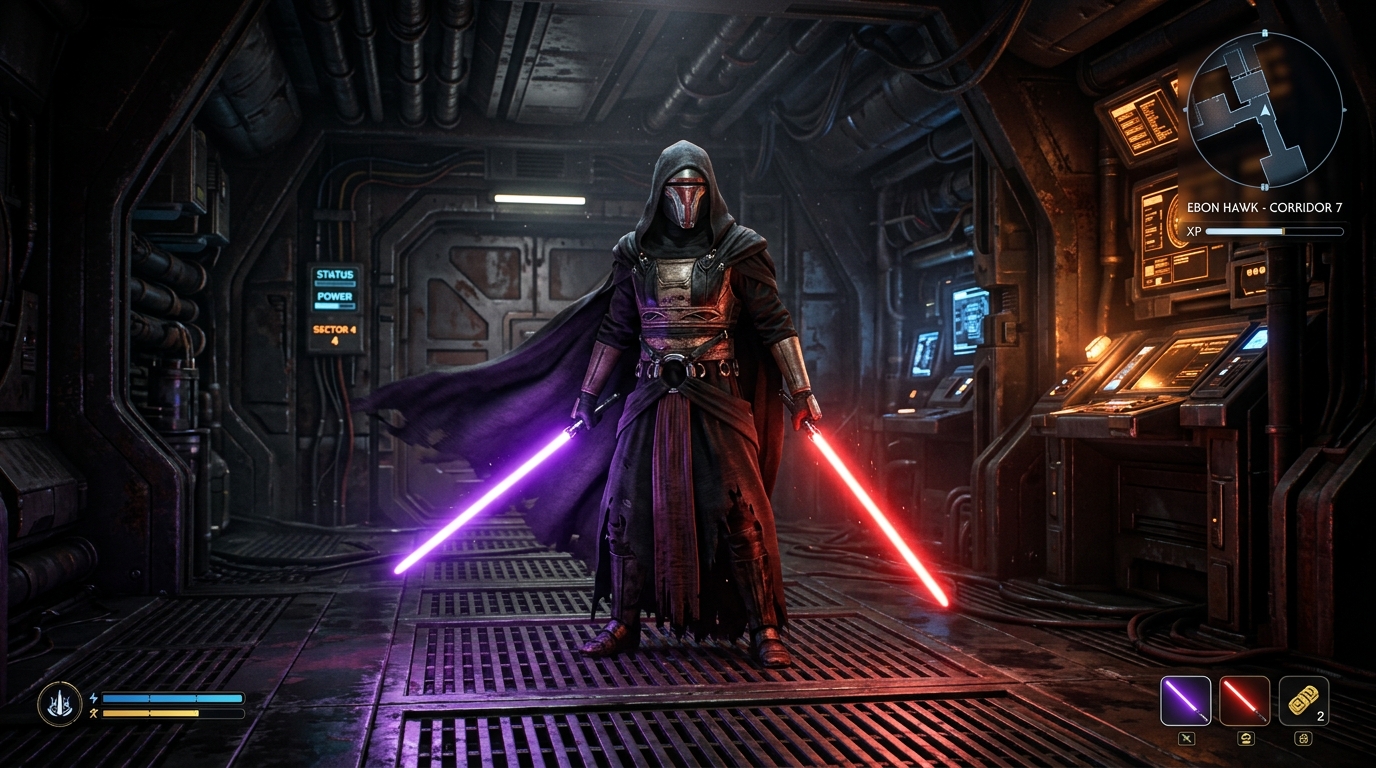The image size is (1376, 768).
Task: Trigger the Force power action icon below the red saber
Action: pyautogui.click(x=1246, y=738)
